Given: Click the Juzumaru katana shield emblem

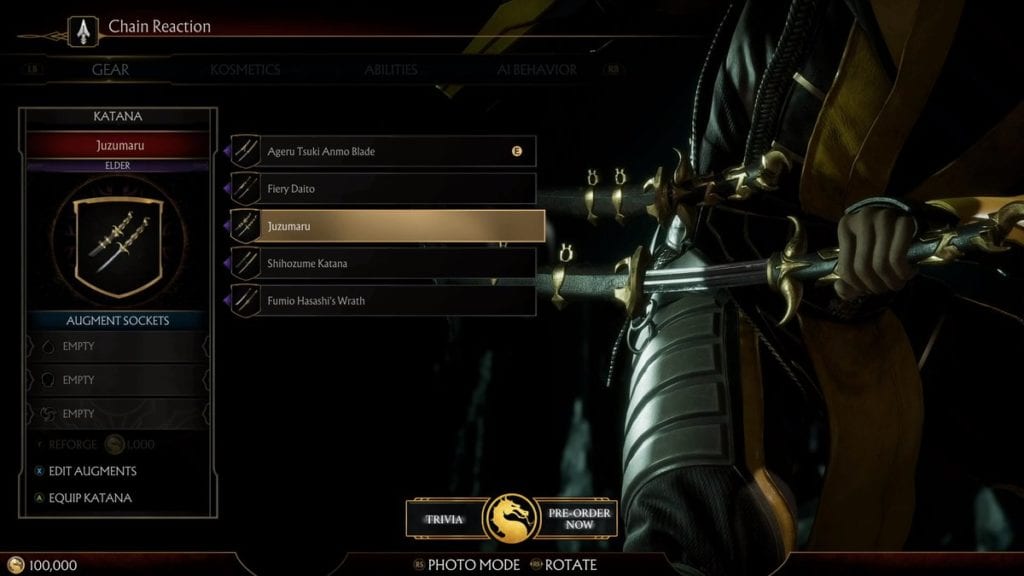Looking at the screenshot, I should [118, 245].
